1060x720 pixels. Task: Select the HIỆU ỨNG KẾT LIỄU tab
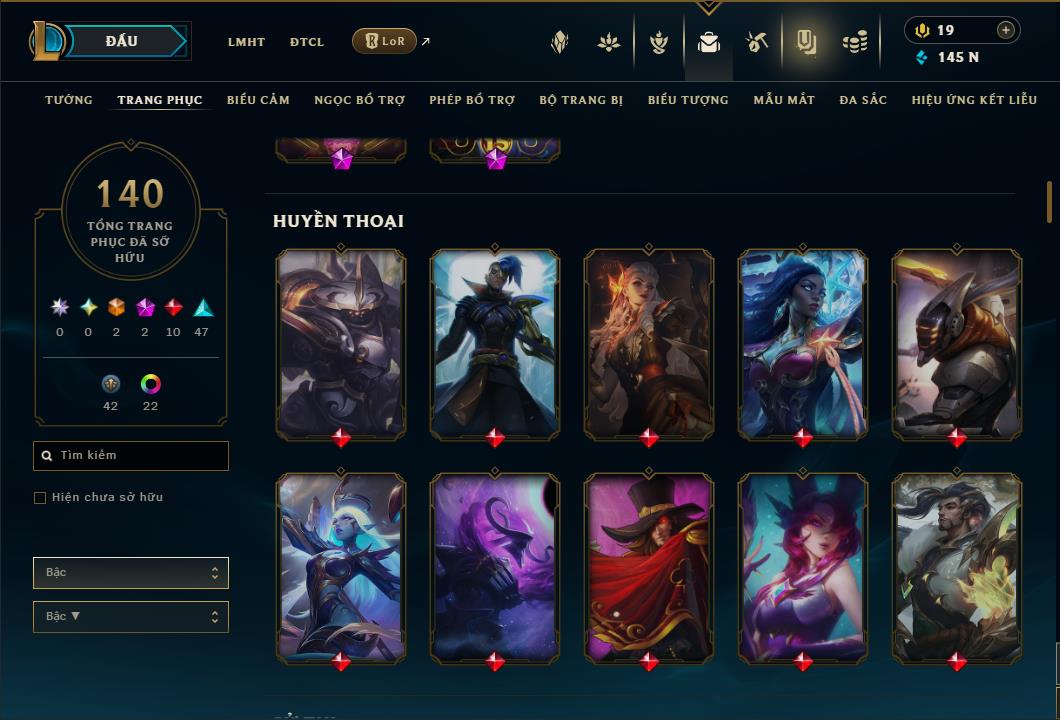point(972,100)
